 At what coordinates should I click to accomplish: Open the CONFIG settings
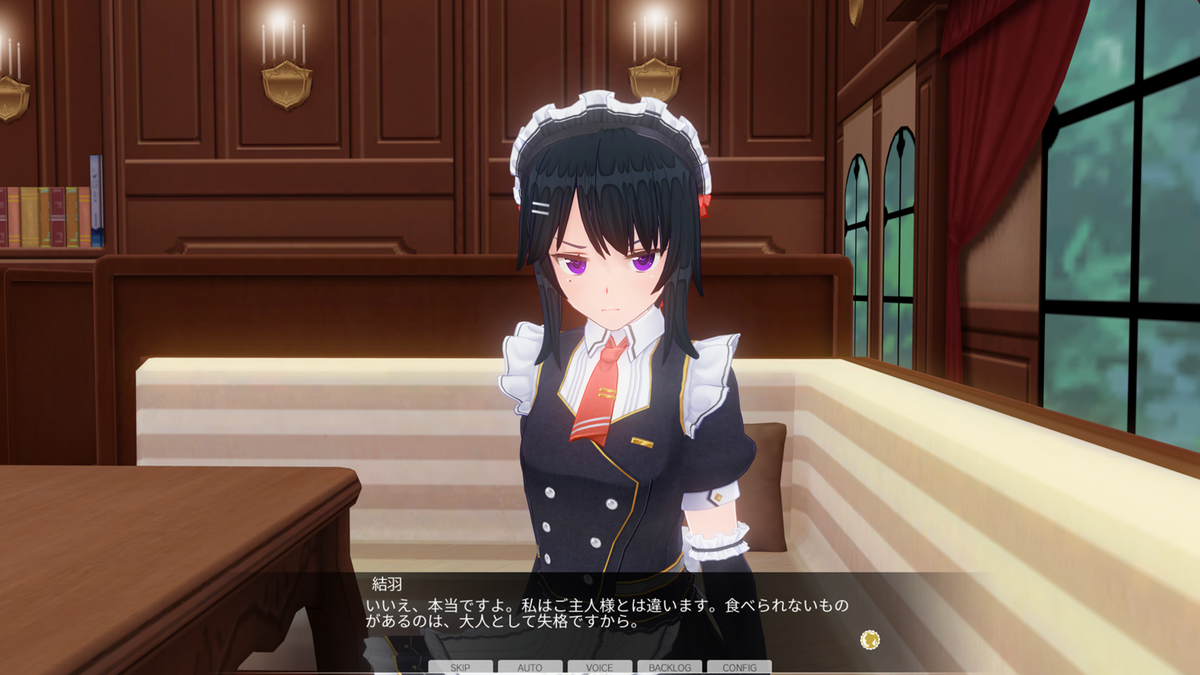[x=739, y=667]
